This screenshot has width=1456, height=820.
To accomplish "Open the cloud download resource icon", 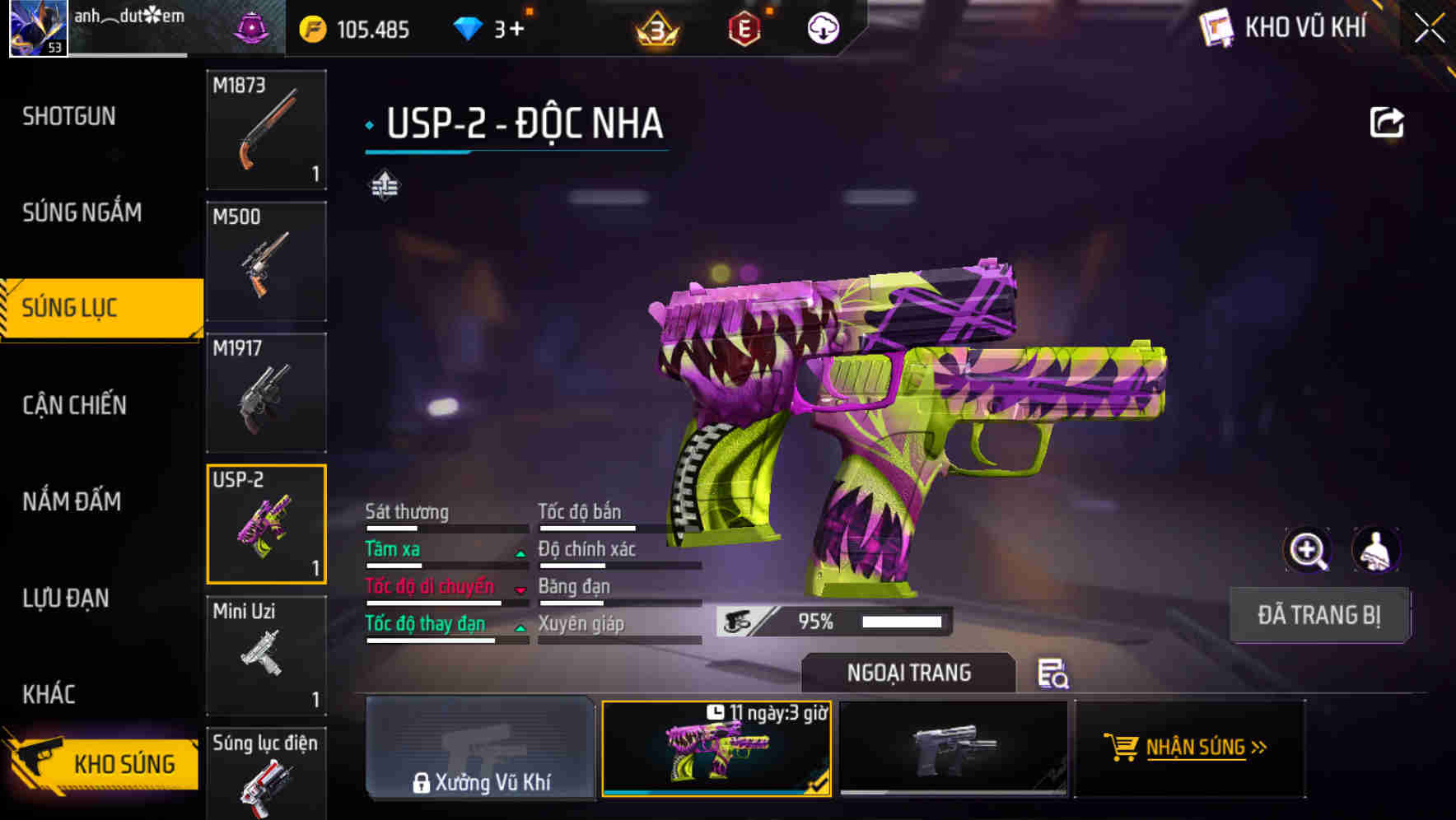I will (x=823, y=28).
